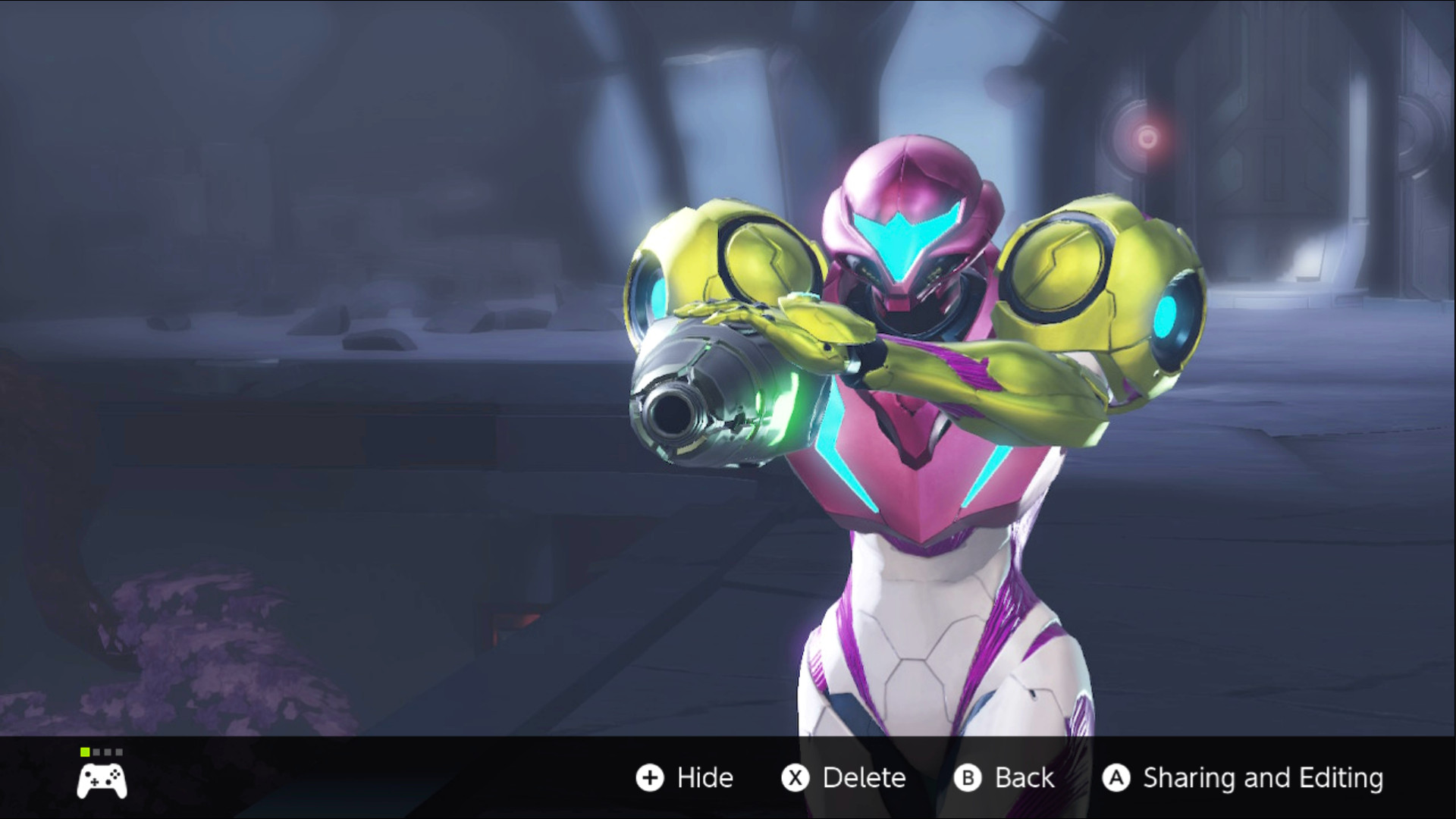The width and height of the screenshot is (1456, 819).
Task: Select the Back menu option
Action: (1024, 778)
